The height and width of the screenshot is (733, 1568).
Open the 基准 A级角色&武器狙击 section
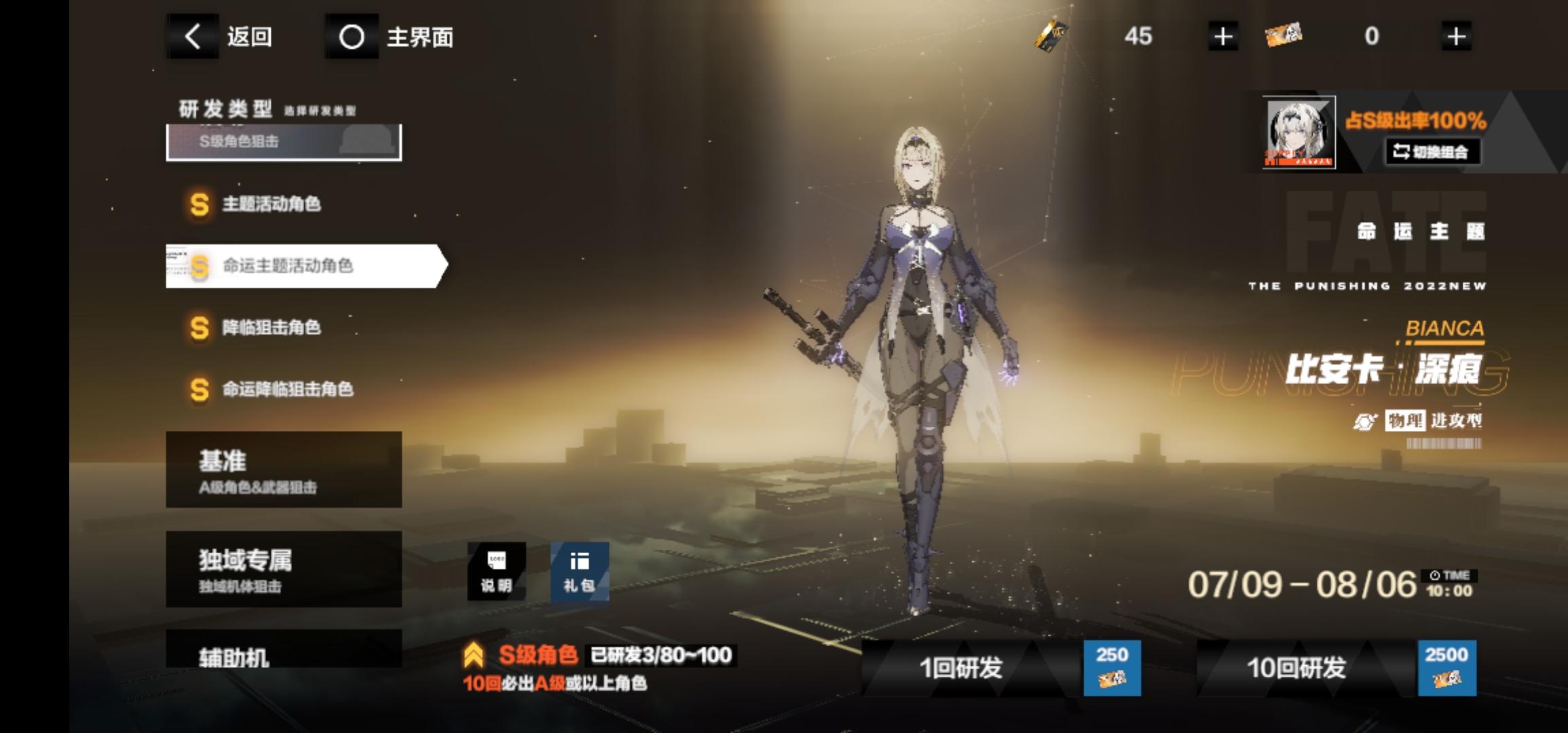[282, 469]
